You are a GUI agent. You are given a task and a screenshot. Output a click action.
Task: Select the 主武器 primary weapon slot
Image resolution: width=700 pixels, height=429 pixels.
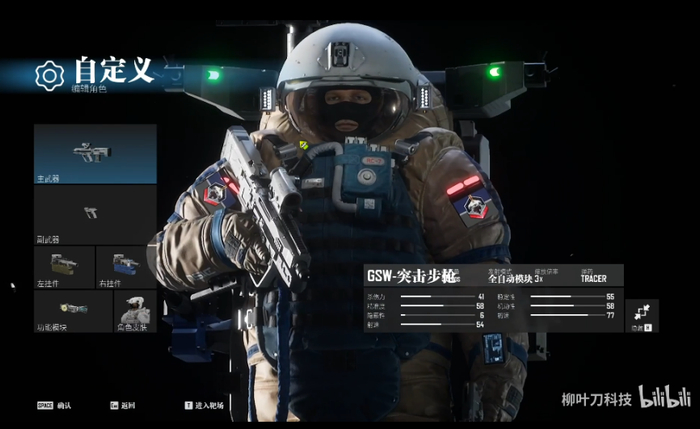[95, 153]
